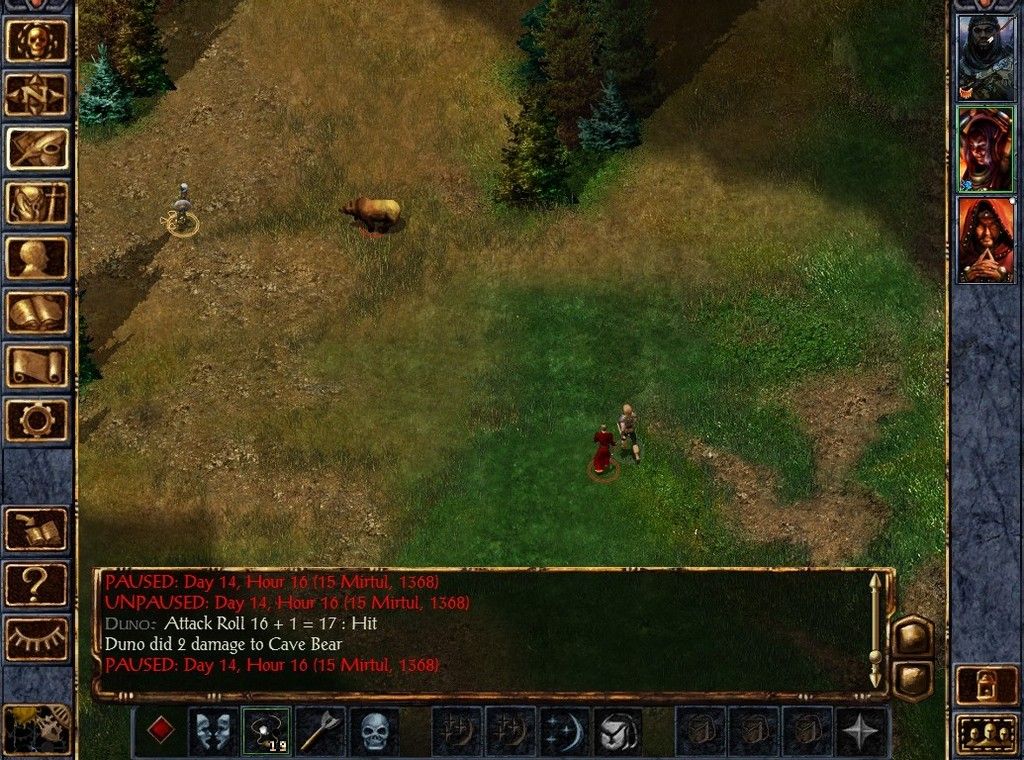Activate the skull ability icon
Viewport: 1024px width, 760px height.
[x=374, y=731]
